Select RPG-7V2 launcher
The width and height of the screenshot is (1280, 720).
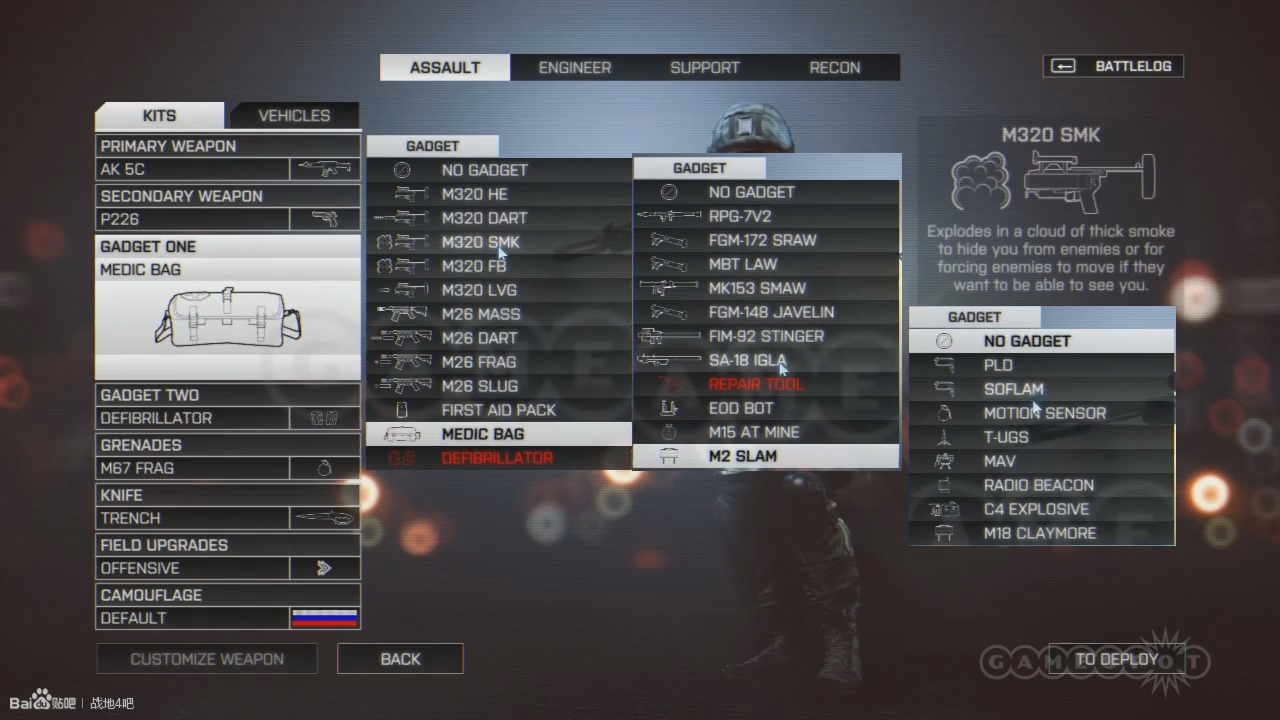pos(739,216)
